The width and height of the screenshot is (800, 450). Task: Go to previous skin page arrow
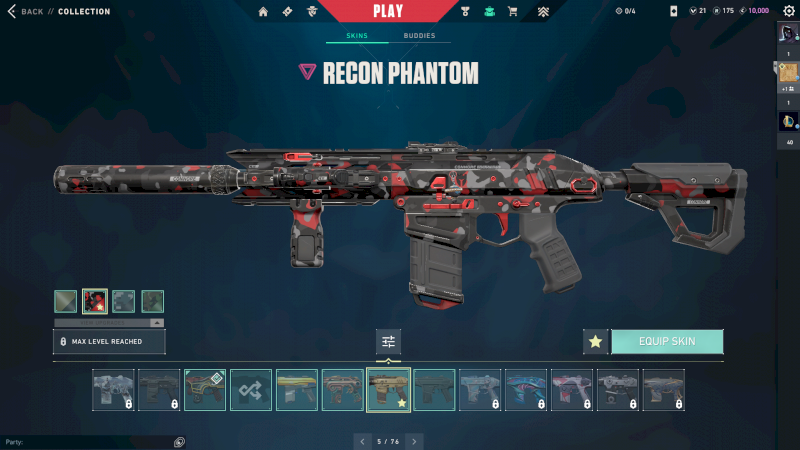pyautogui.click(x=361, y=441)
